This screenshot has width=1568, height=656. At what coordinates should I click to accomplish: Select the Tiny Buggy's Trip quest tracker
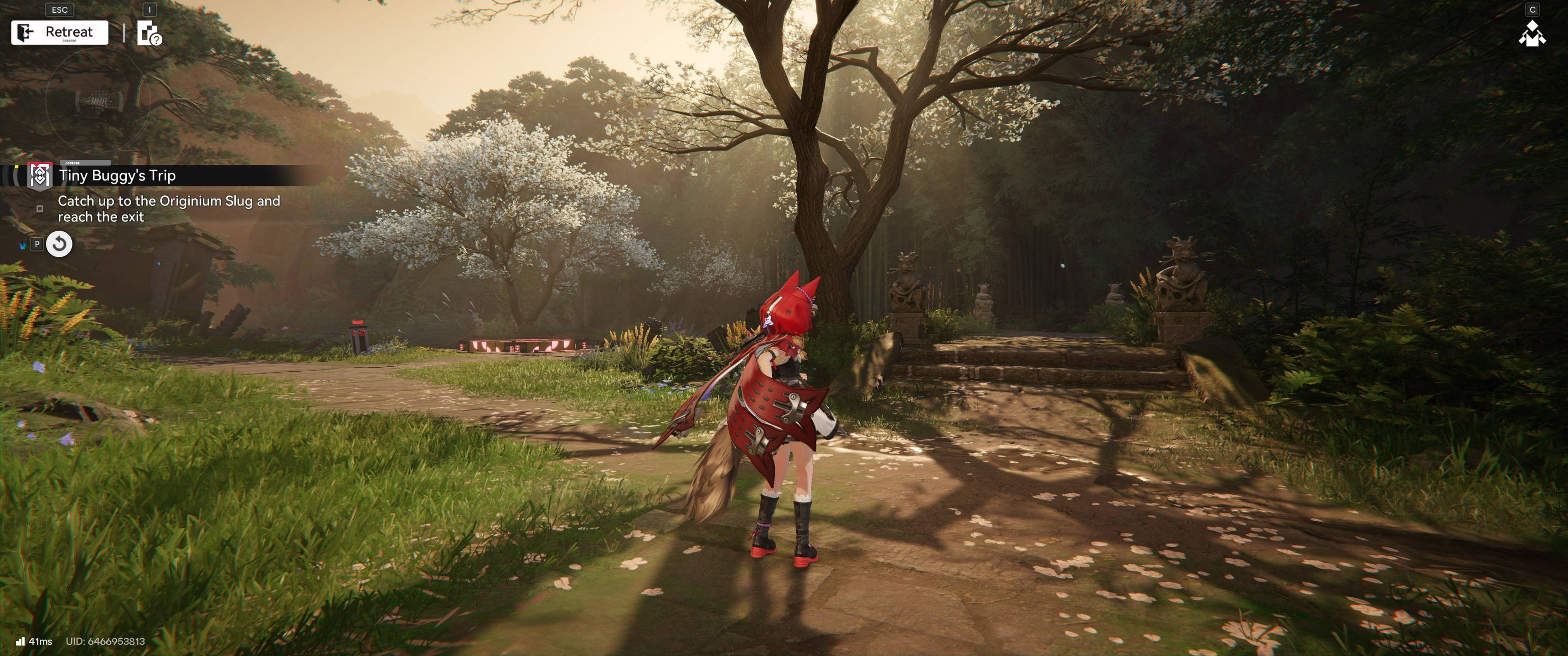click(x=117, y=176)
